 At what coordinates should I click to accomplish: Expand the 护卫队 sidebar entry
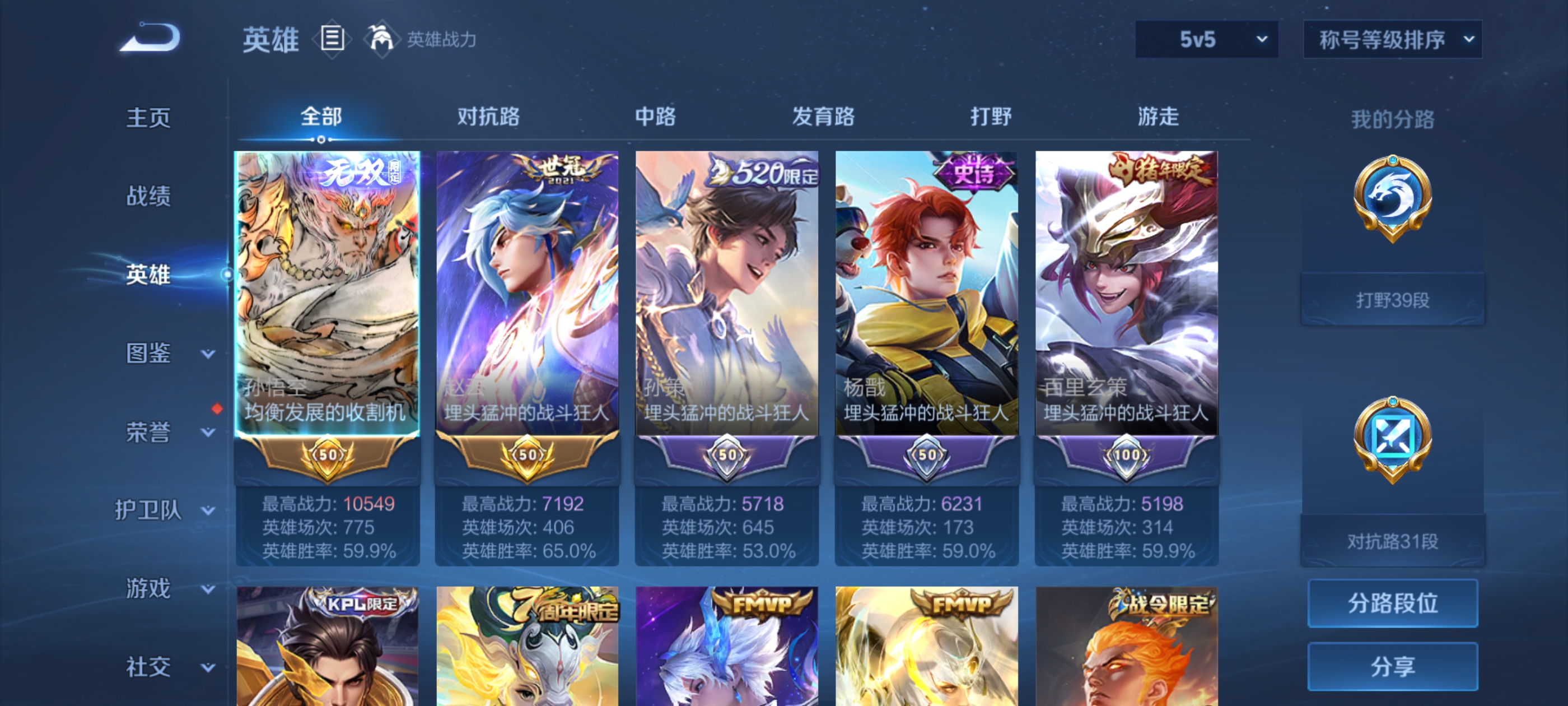point(150,510)
